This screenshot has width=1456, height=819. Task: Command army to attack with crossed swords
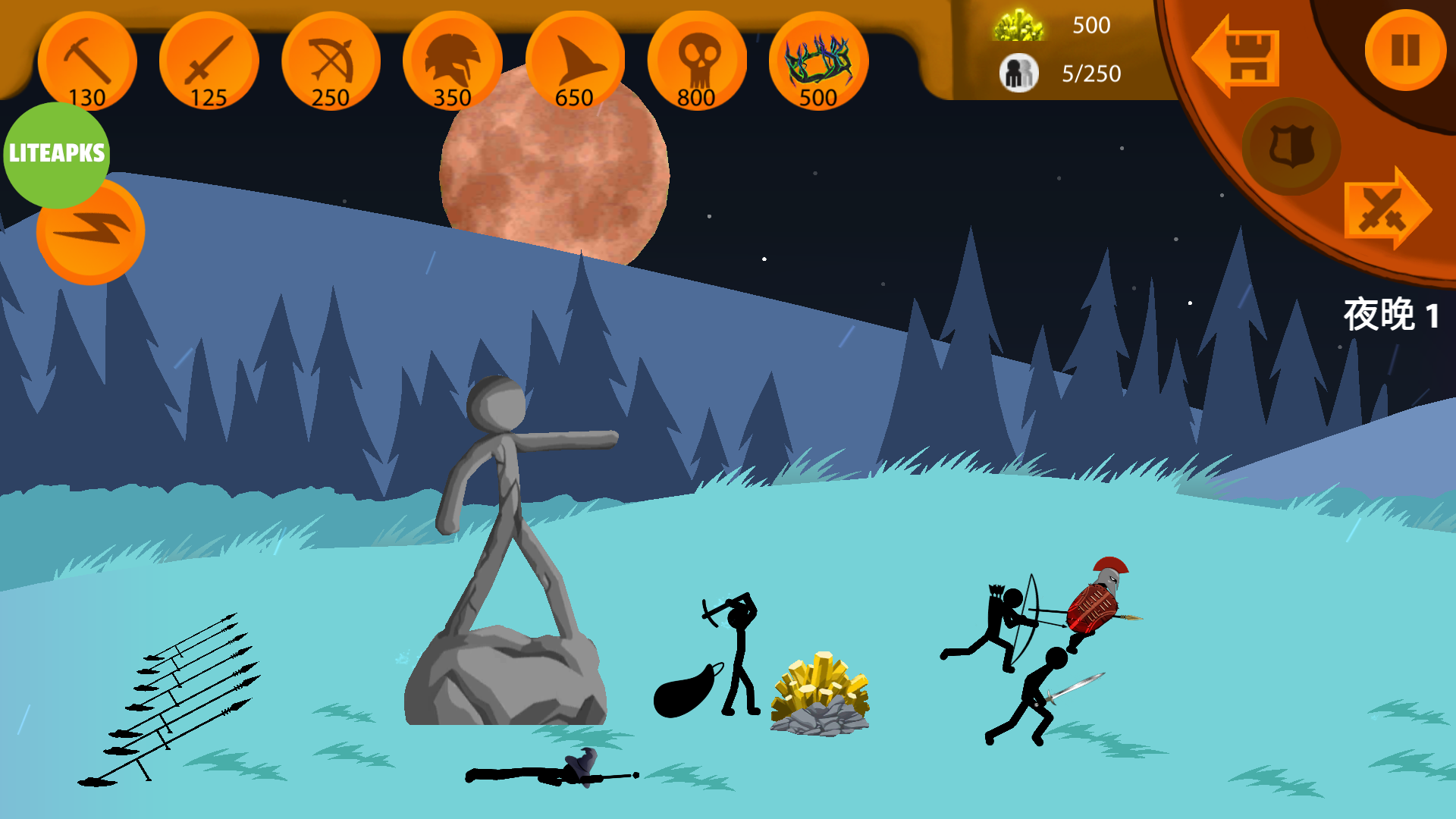coord(1386,209)
